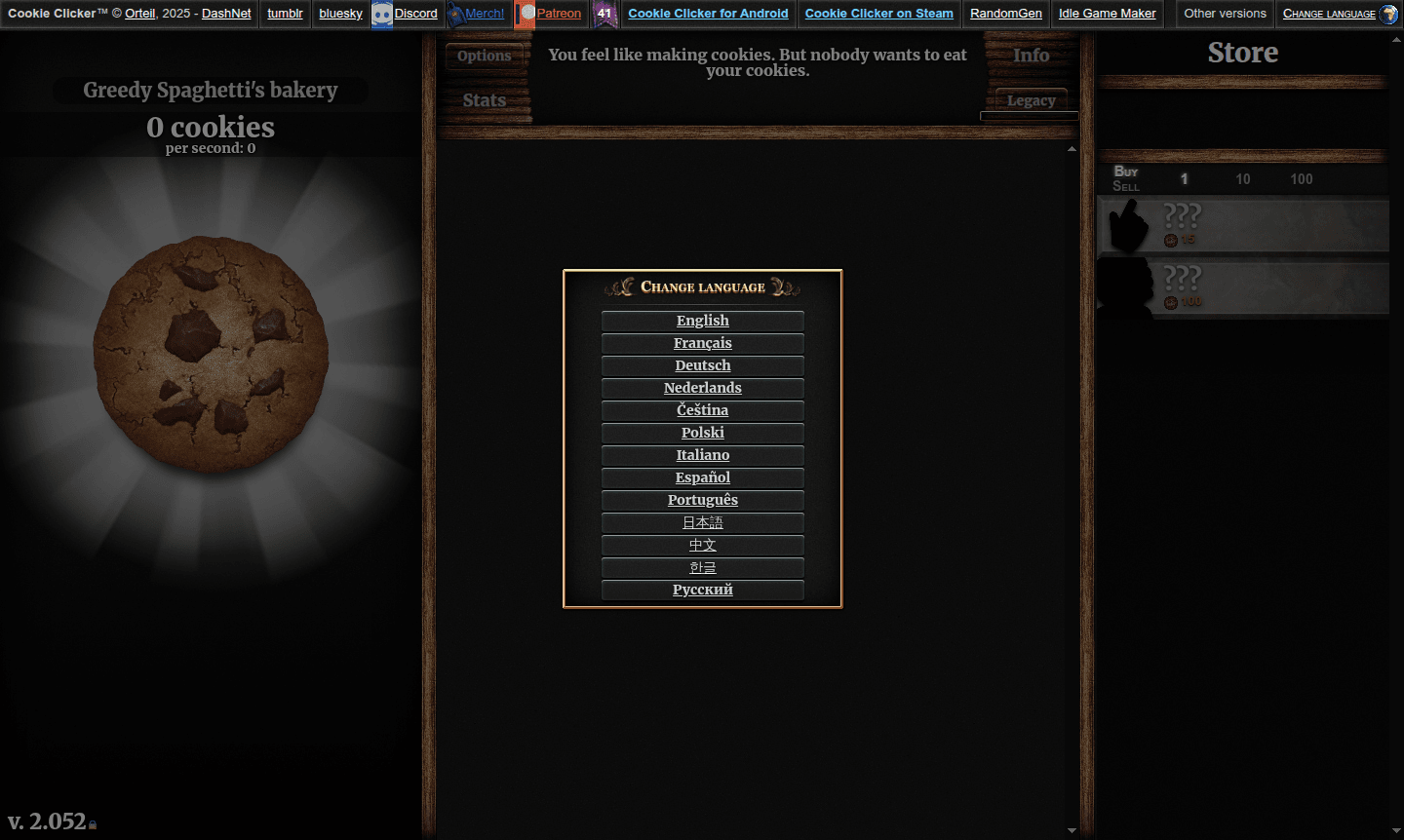Open Discord using its logo icon
Viewport: 1404px width, 840px height.
[x=380, y=14]
